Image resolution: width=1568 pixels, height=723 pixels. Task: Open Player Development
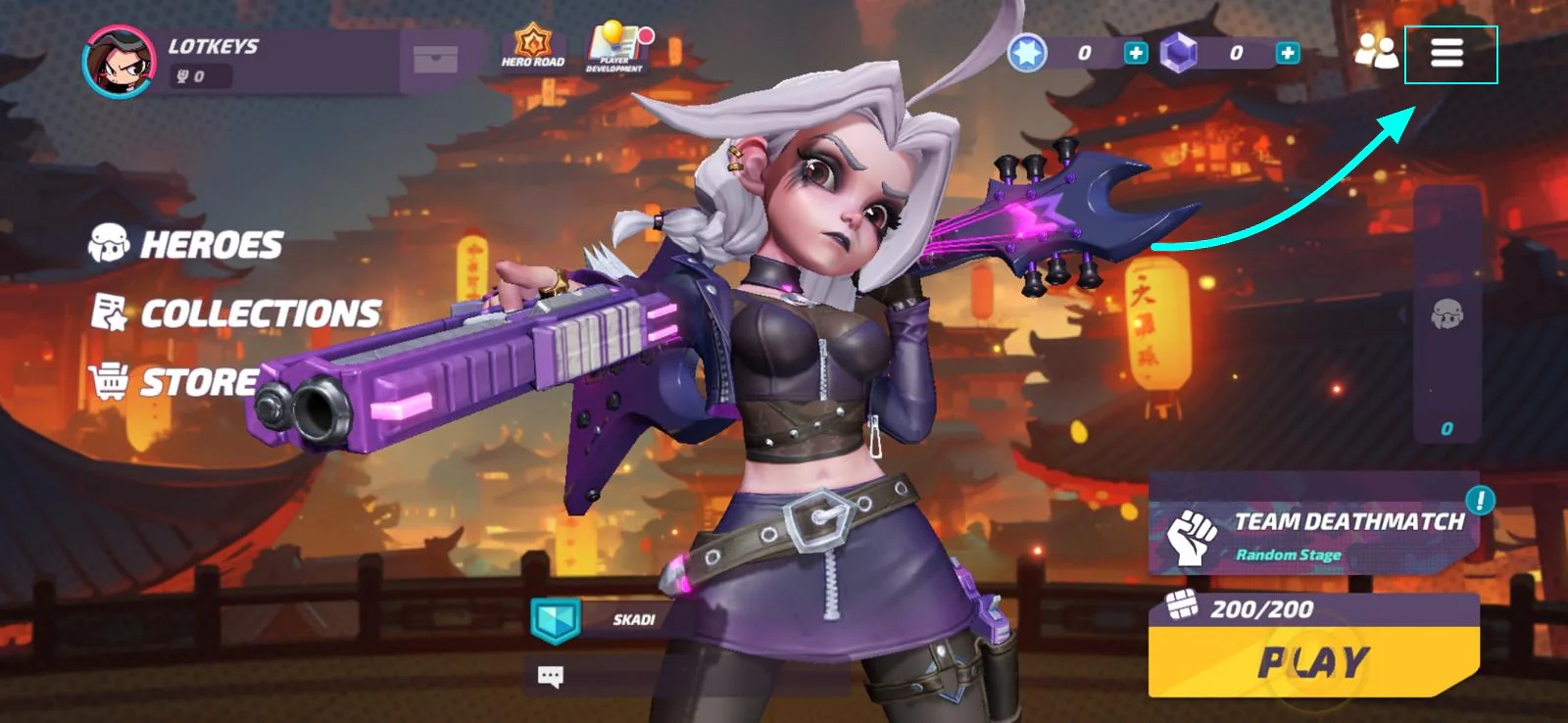pos(615,47)
